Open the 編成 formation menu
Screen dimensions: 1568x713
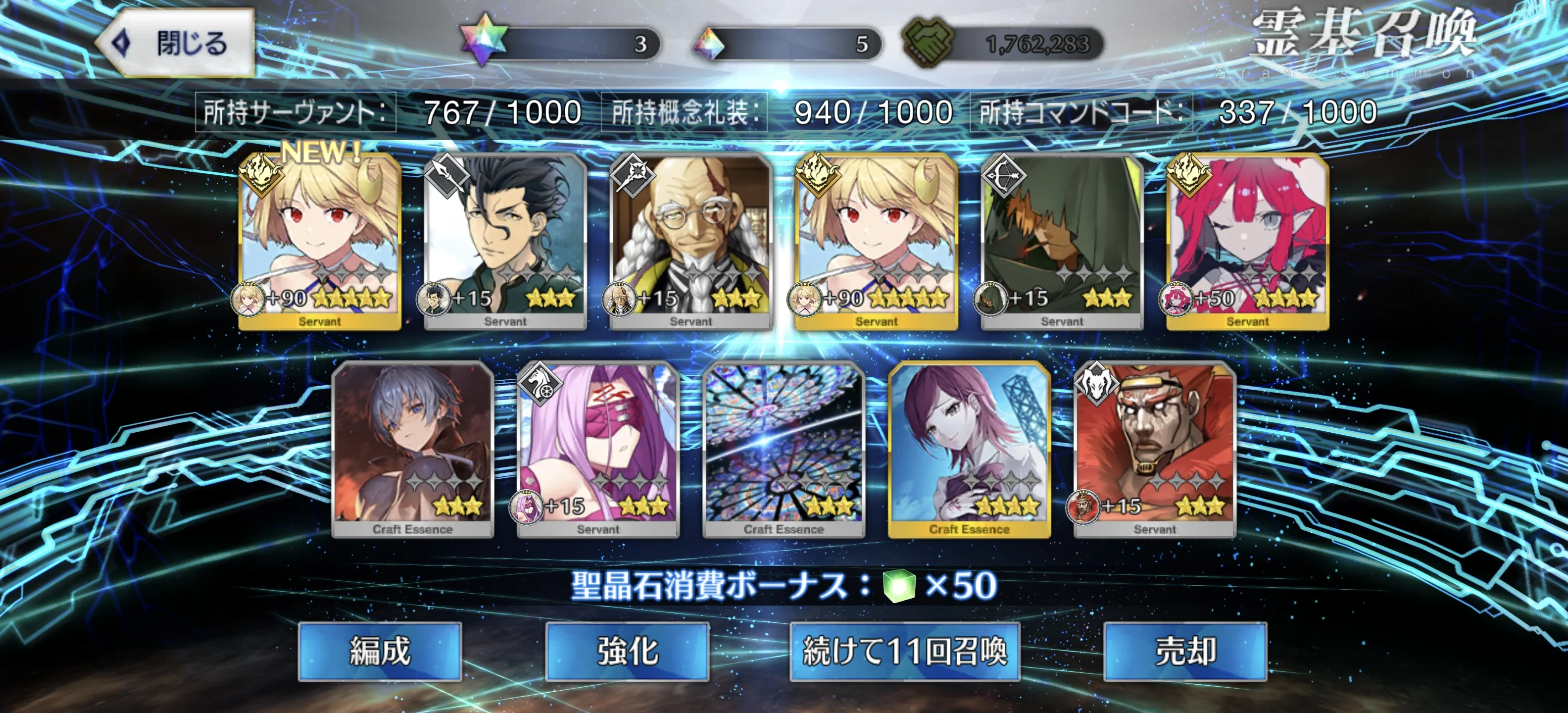coord(380,651)
